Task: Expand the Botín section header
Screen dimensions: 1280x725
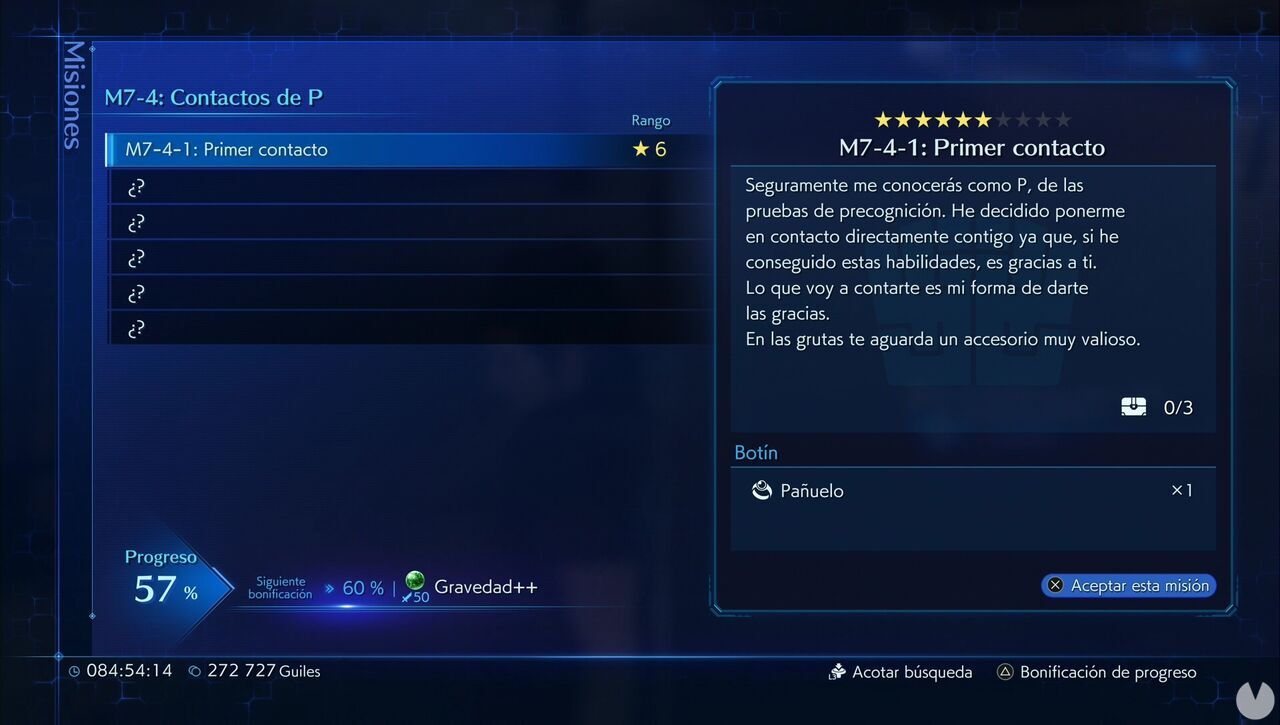Action: tap(756, 452)
